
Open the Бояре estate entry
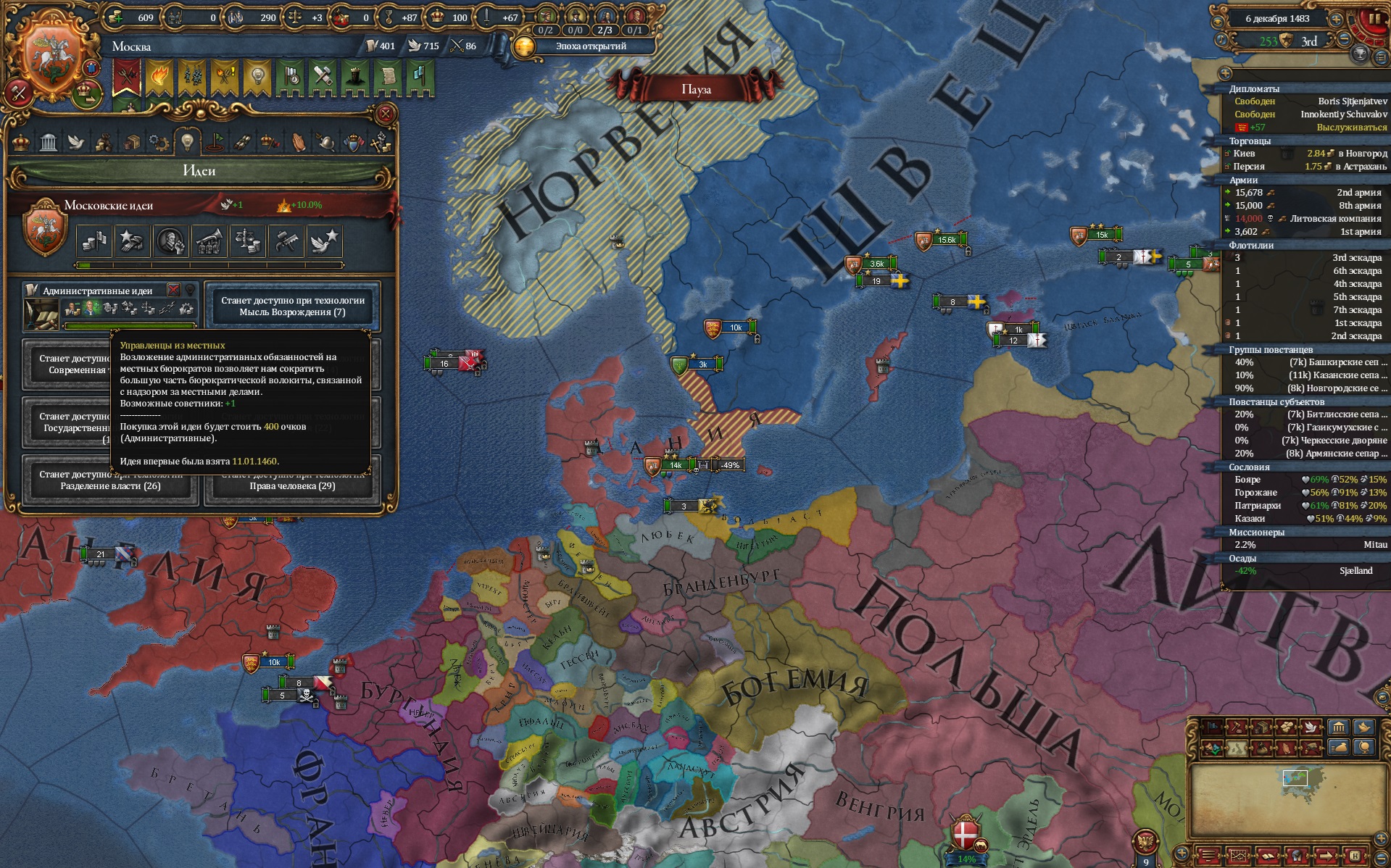[1305, 480]
